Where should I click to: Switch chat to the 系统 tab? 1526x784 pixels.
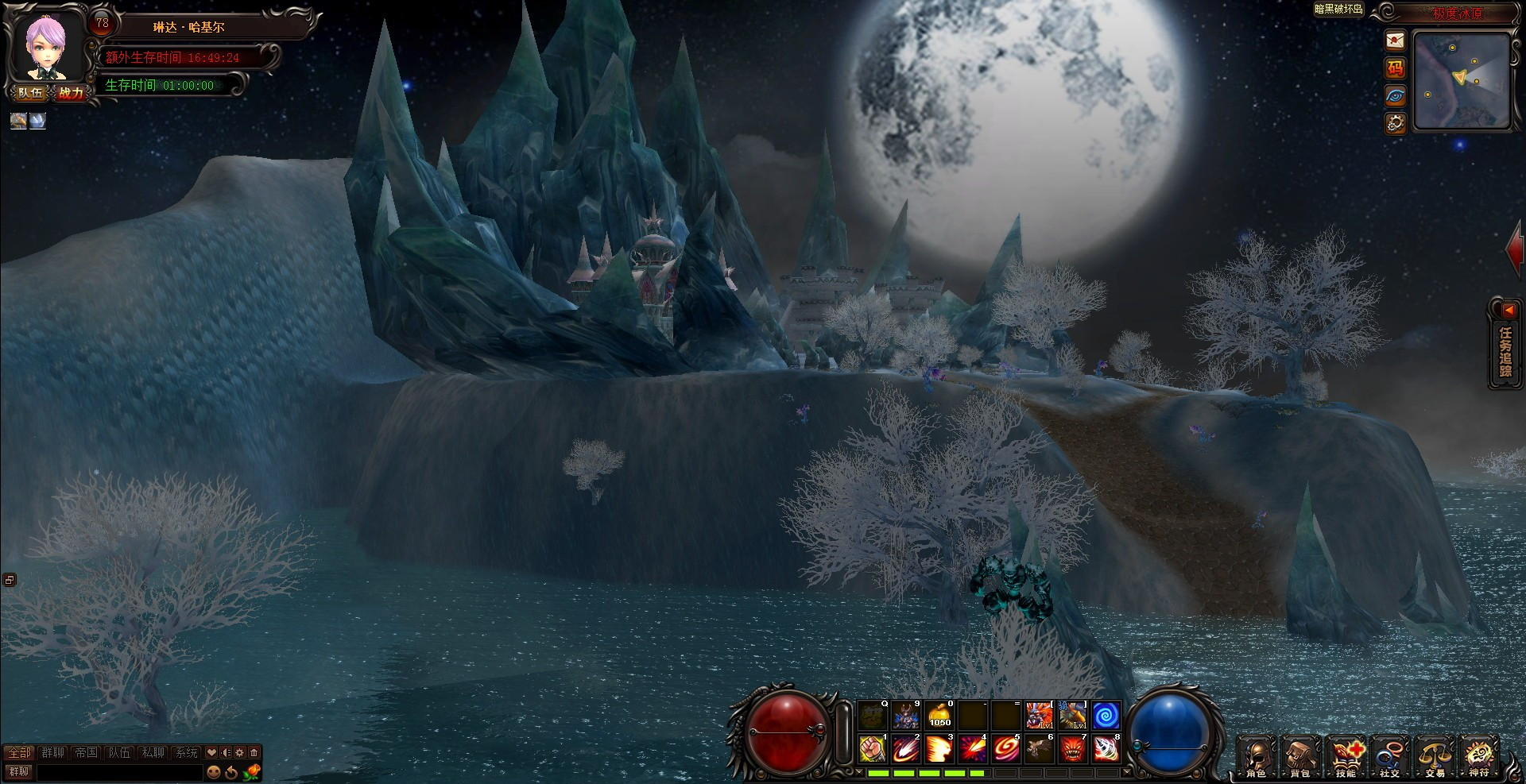(x=187, y=752)
